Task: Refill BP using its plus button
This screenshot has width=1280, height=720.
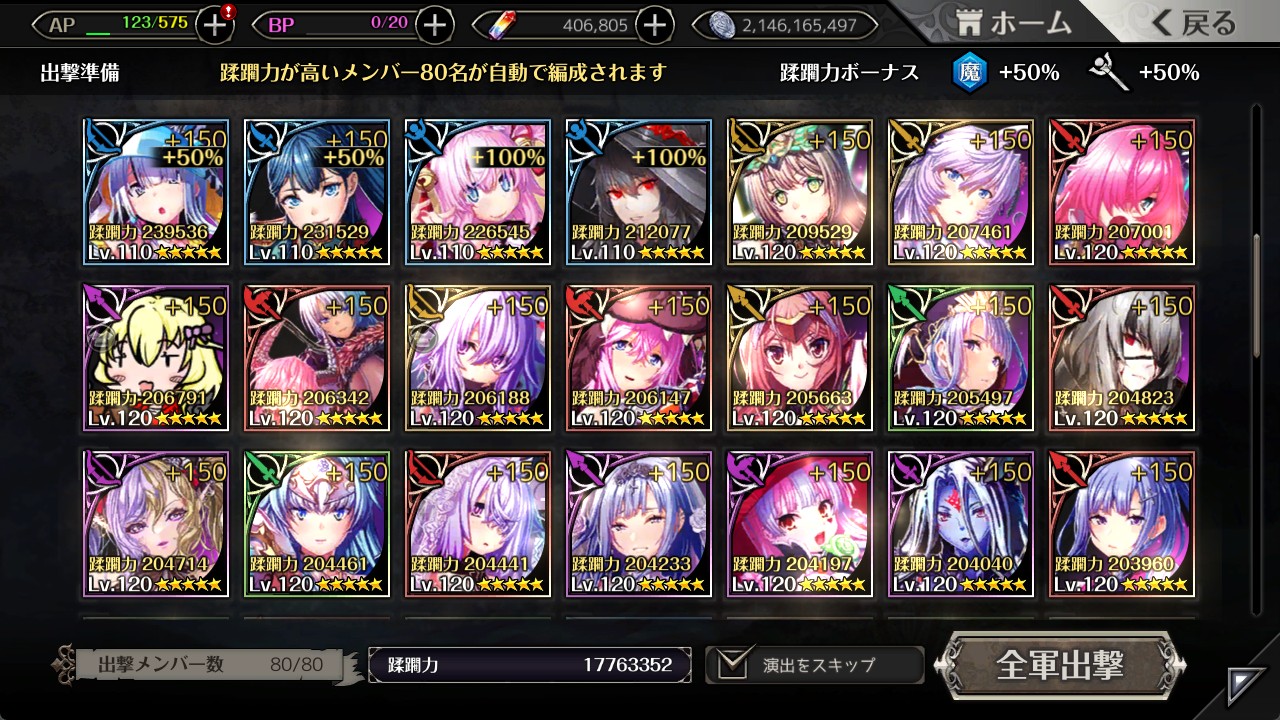Action: [x=434, y=25]
